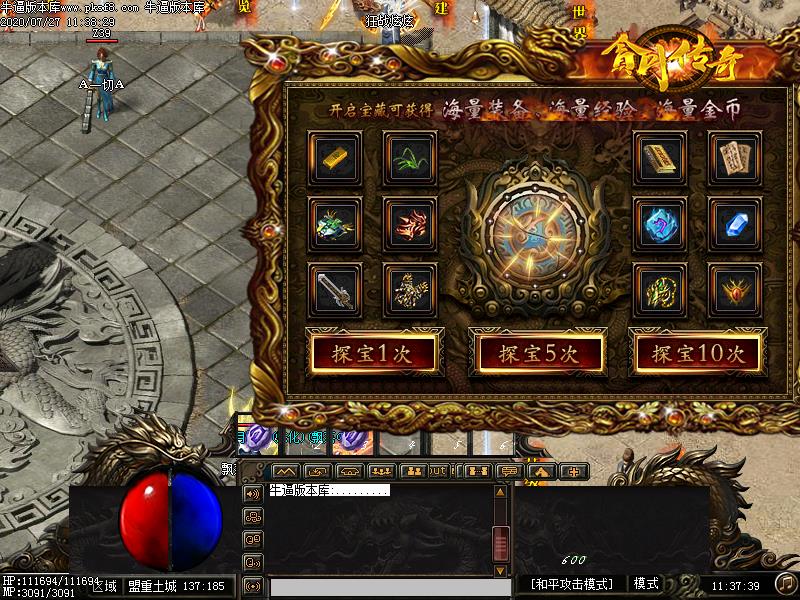Click the 探宝1次 treasure hunt button

click(374, 352)
